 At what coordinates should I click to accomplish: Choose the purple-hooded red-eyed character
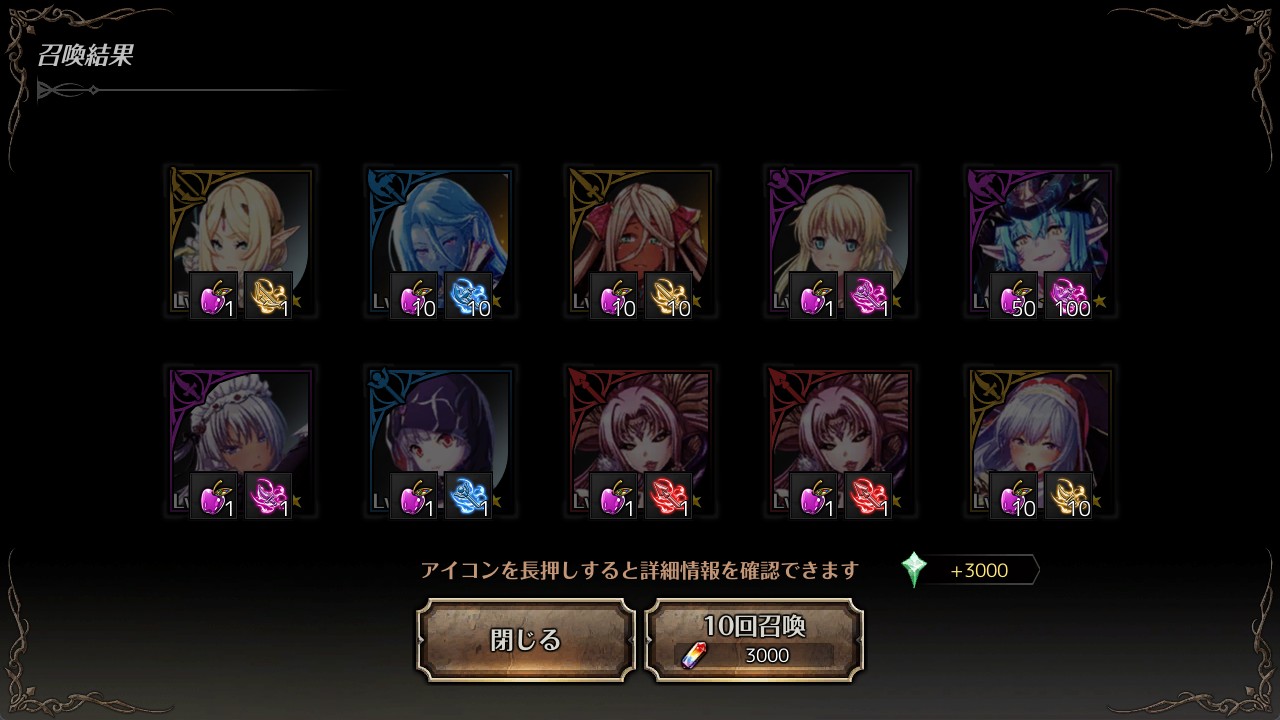pos(440,430)
